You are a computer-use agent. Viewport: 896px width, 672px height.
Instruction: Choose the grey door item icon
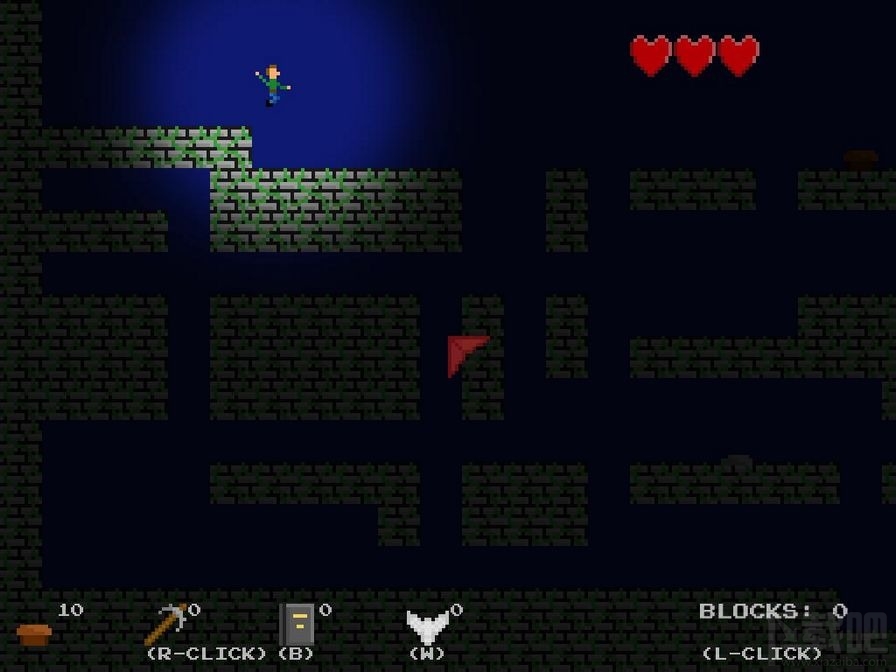(x=297, y=624)
